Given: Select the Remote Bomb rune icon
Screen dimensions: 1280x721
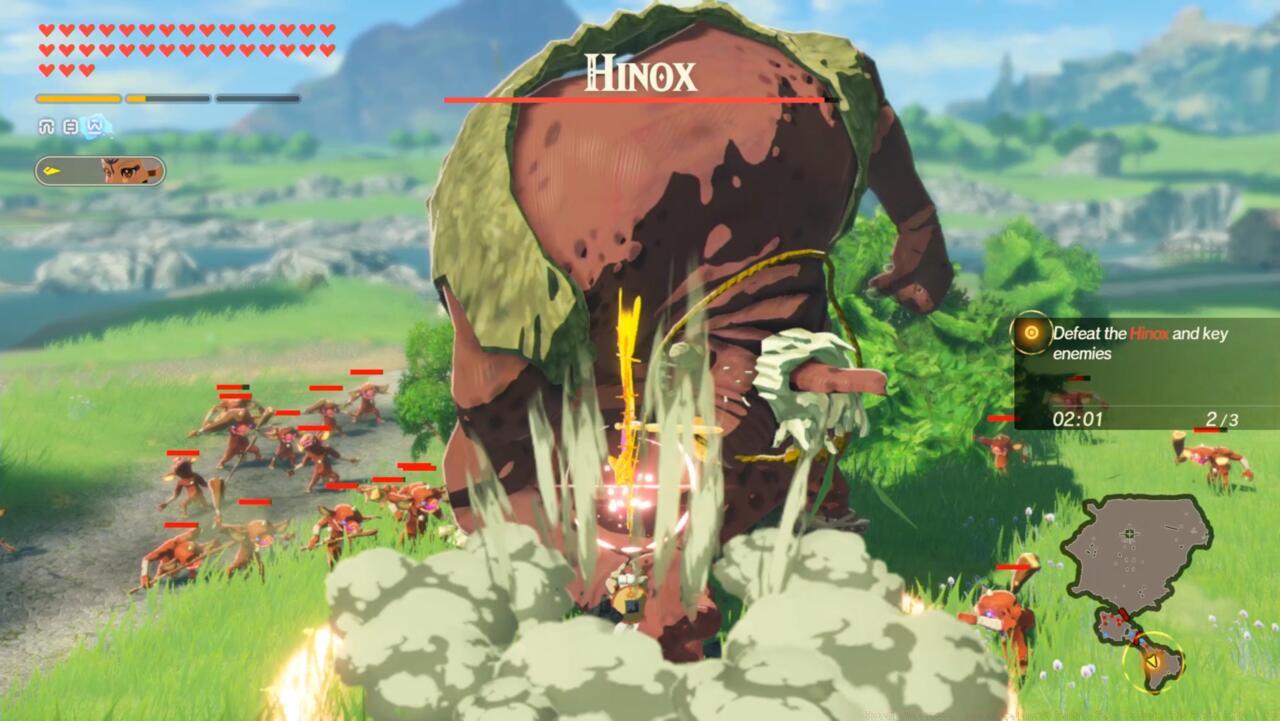Looking at the screenshot, I should click(x=70, y=127).
